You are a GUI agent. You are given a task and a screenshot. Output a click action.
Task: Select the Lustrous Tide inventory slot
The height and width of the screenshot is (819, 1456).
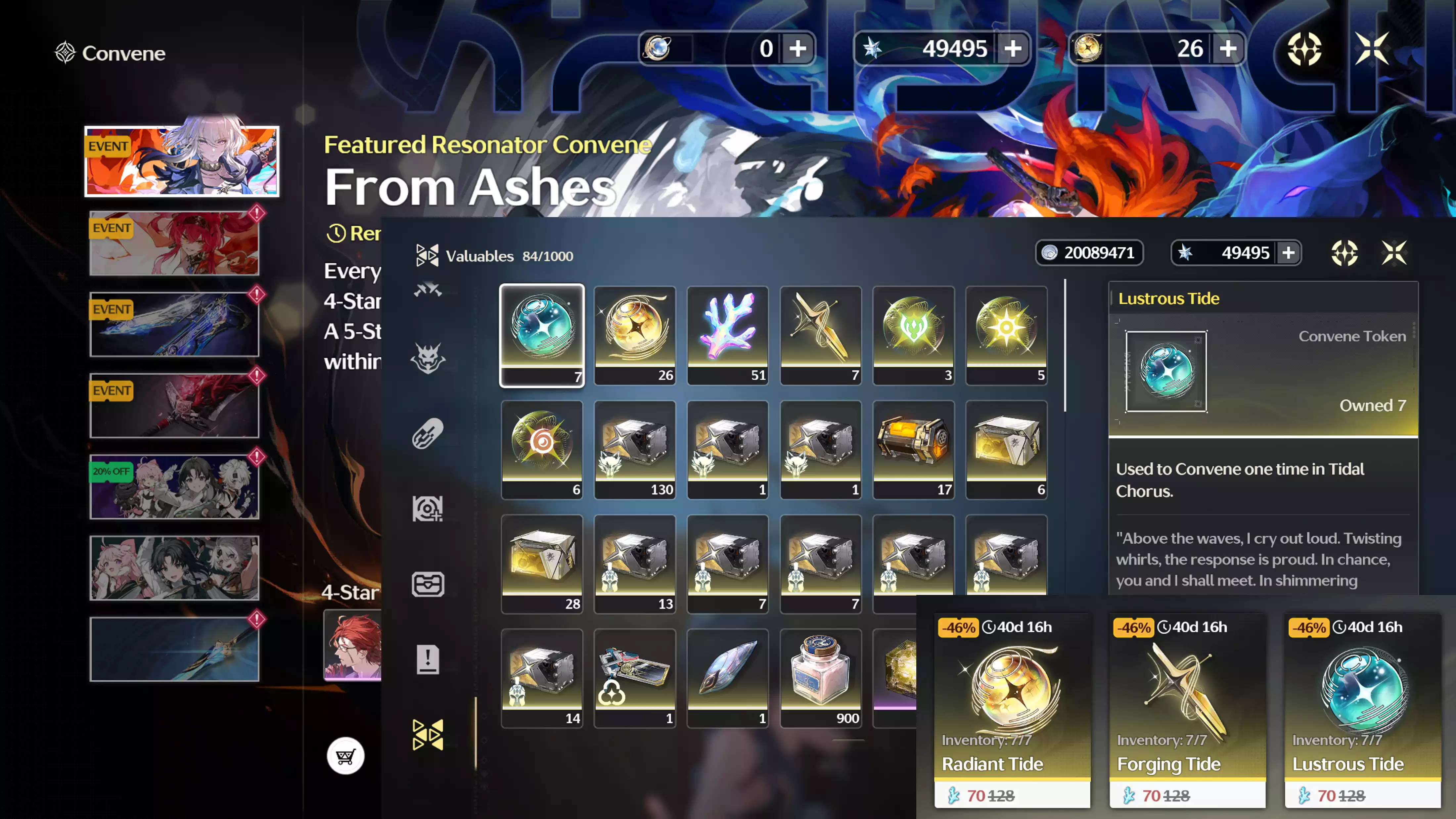coord(541,335)
